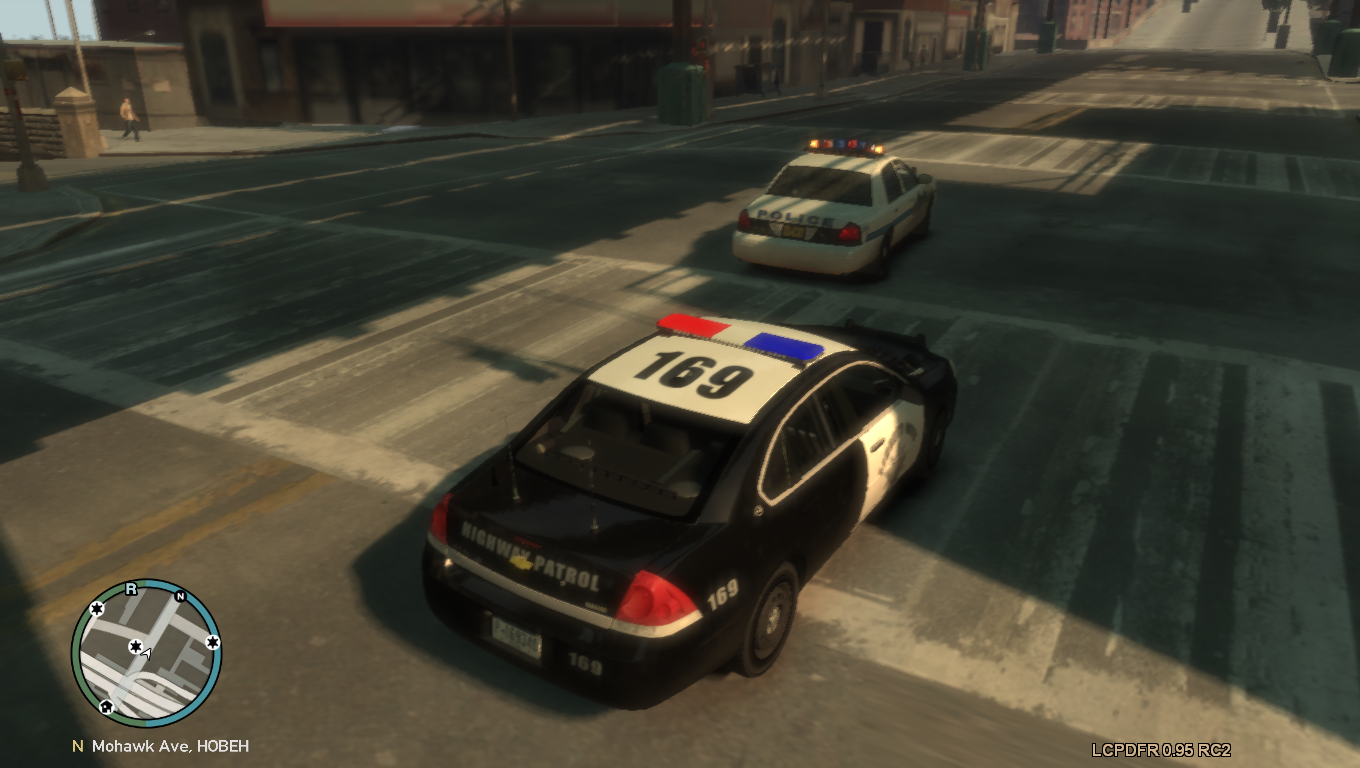Select the R icon atop the radar

point(130,589)
